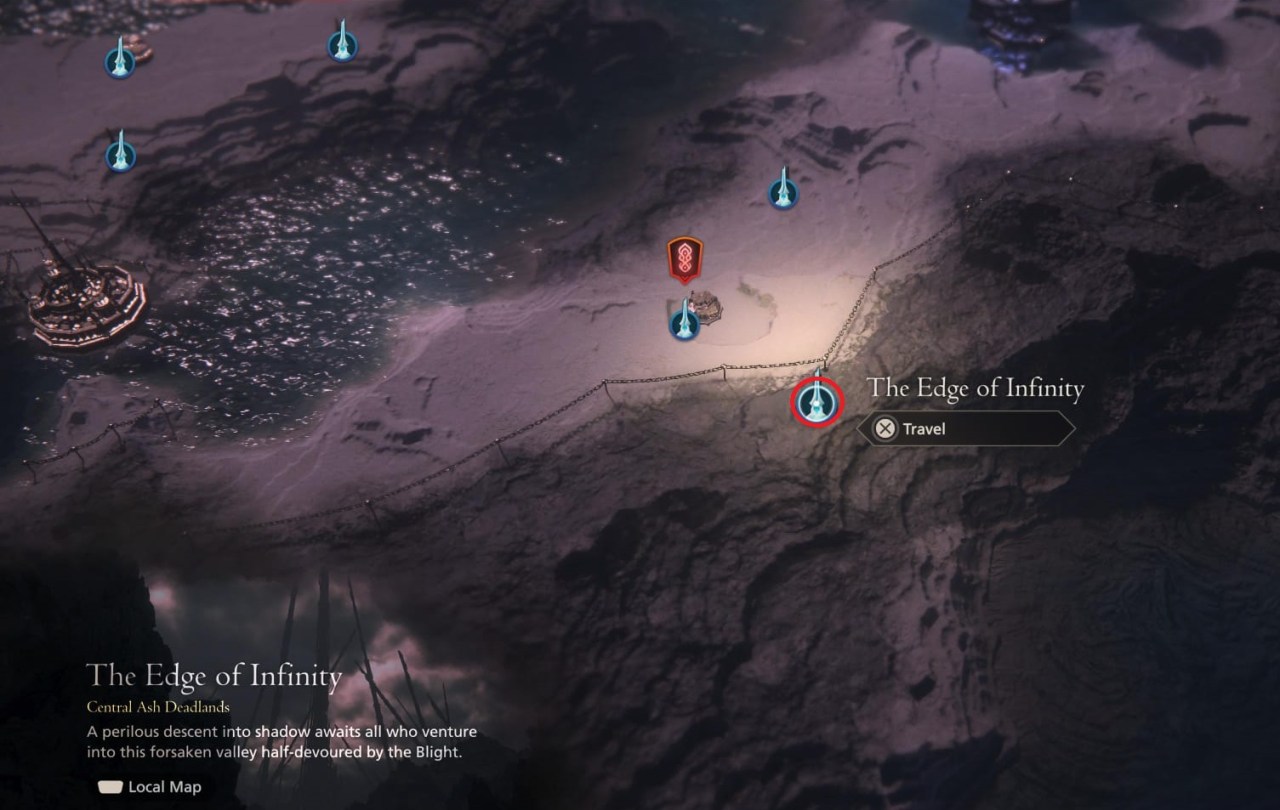Select the waypoint near the top-left coastline
This screenshot has width=1280, height=810.
[120, 60]
